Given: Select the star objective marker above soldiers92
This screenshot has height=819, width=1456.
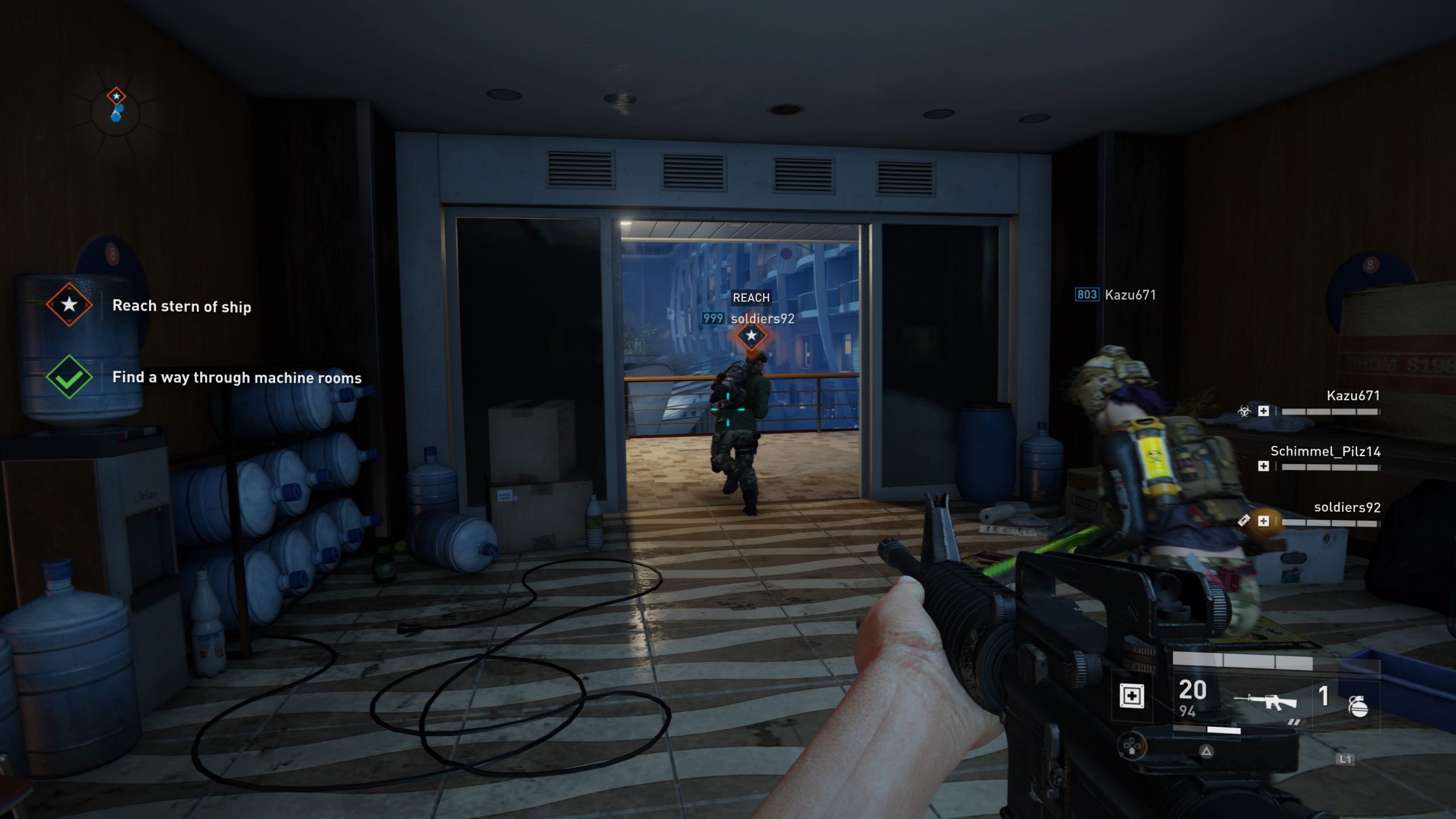Looking at the screenshot, I should 752,337.
